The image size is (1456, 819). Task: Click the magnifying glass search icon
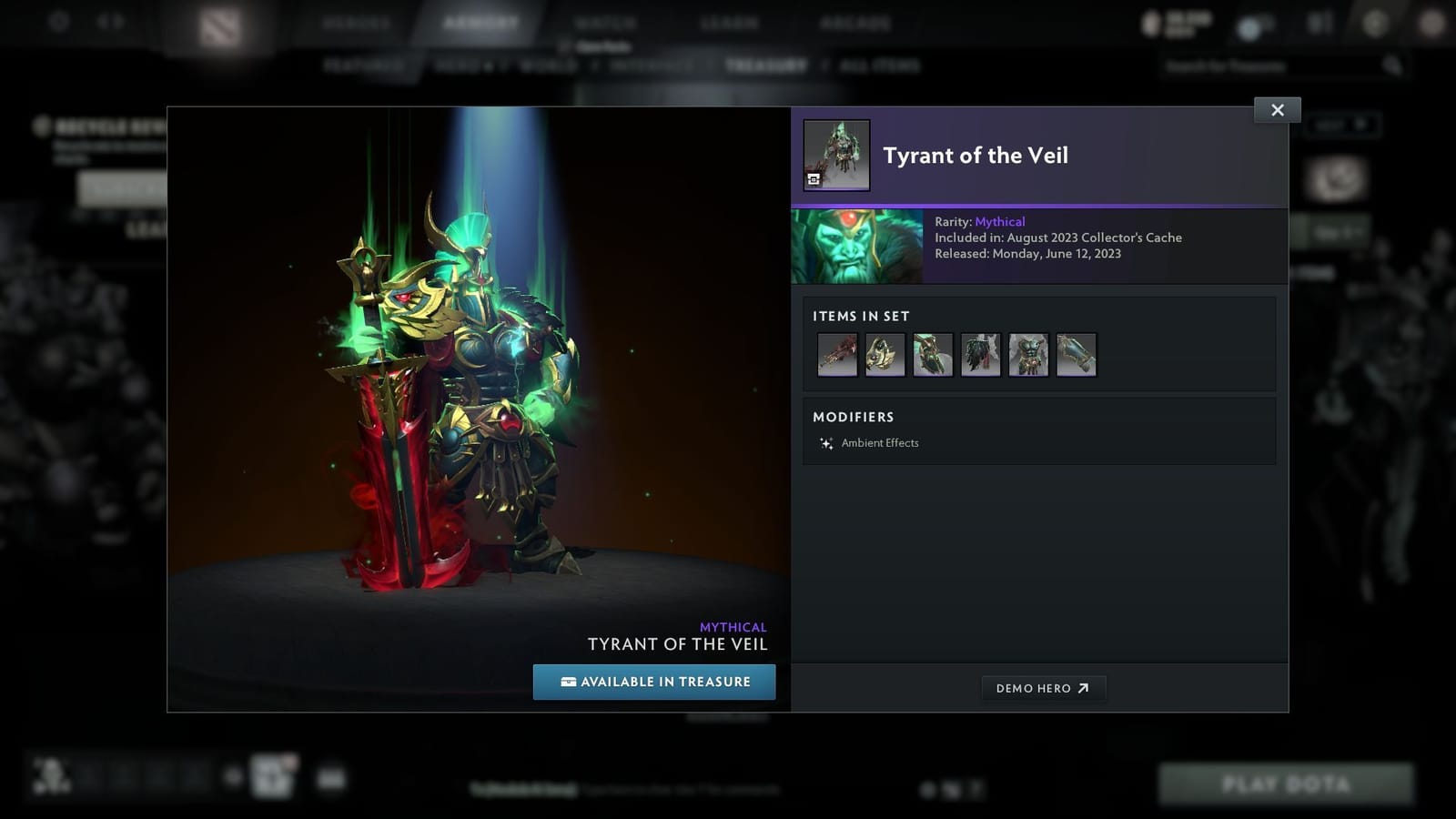coord(1394,66)
